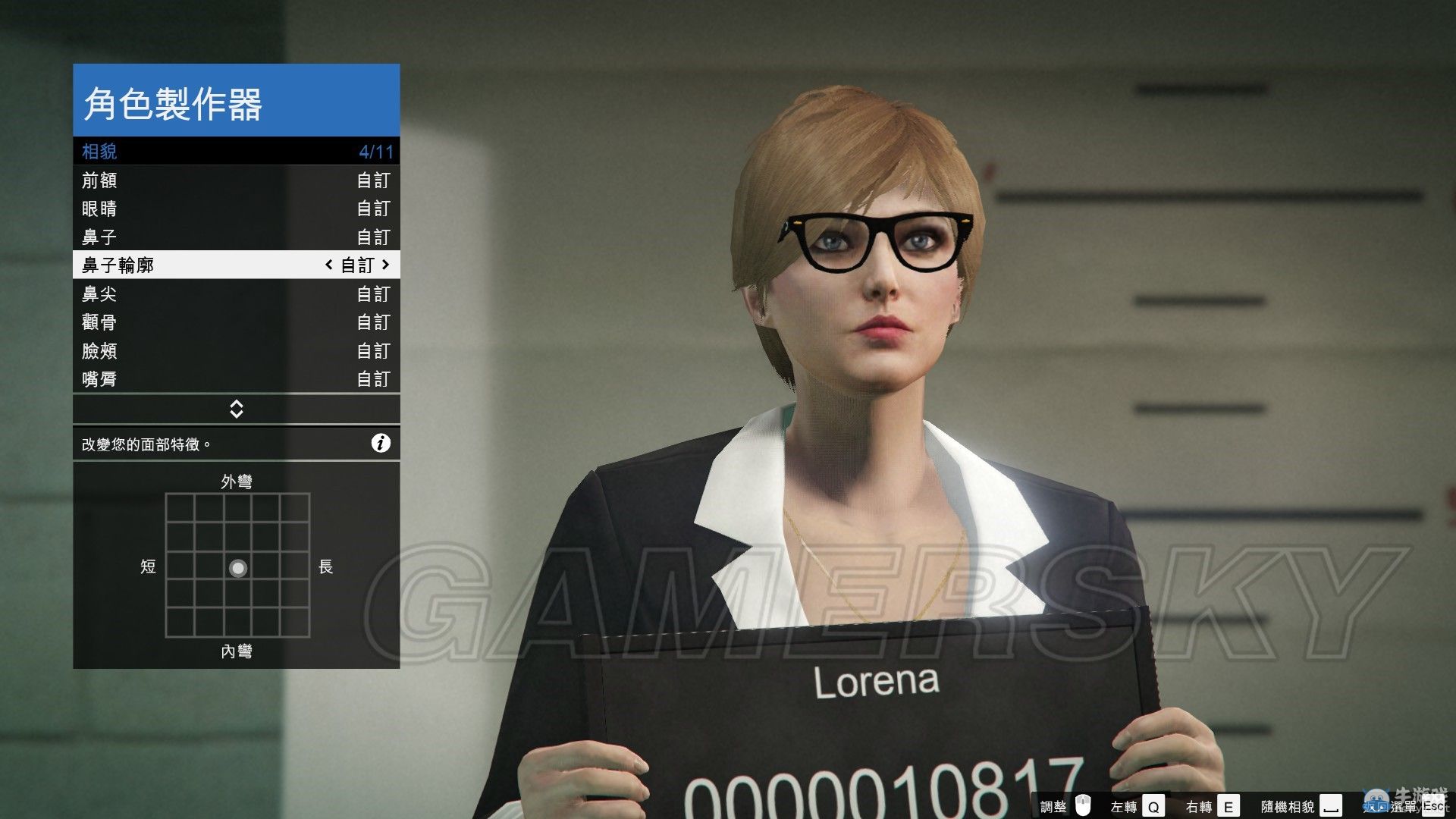The image size is (1456, 819).
Task: Choose the 顴骨 (cheekbones) row
Action: click(x=236, y=322)
